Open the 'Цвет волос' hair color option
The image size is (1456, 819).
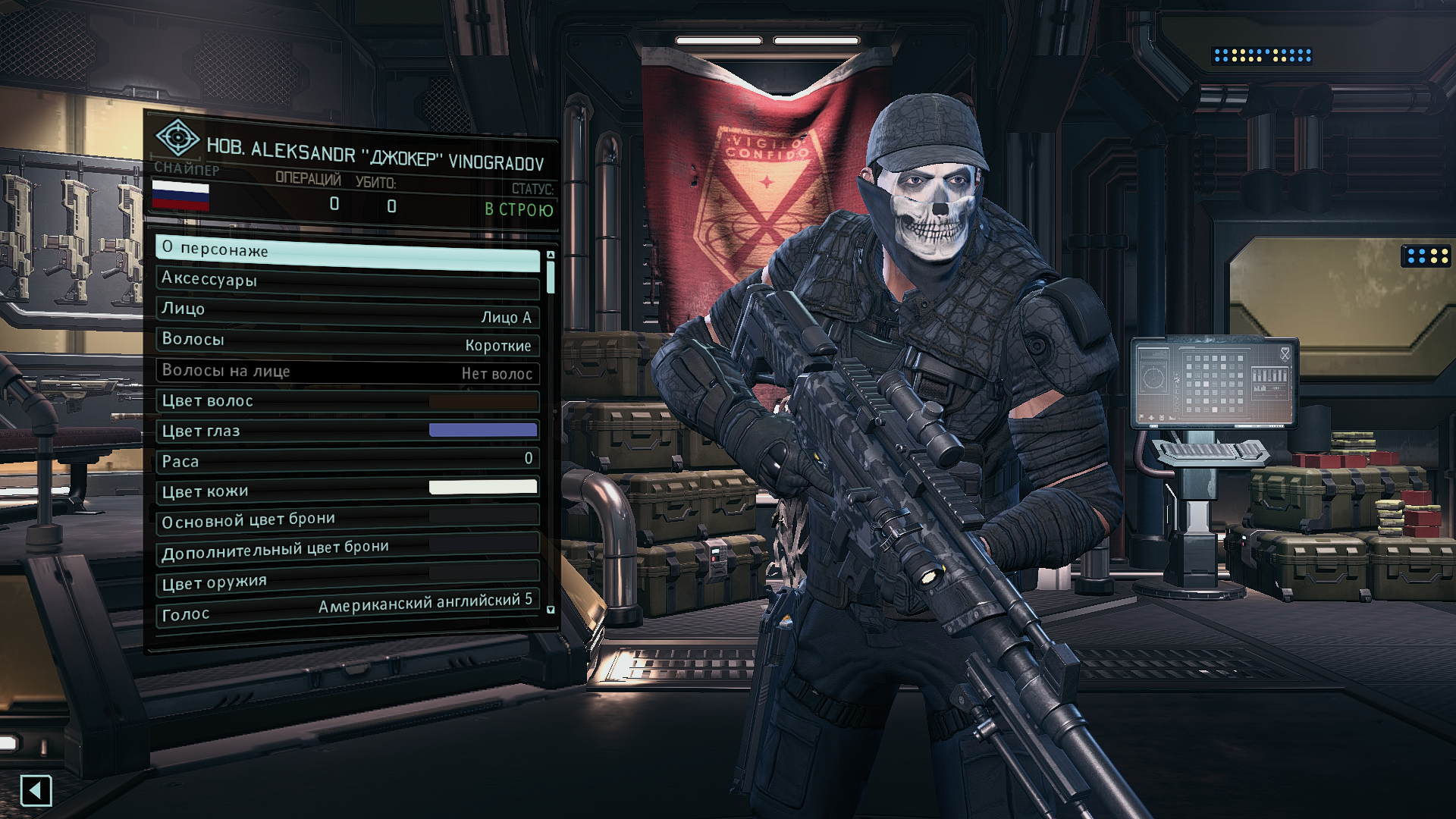(347, 401)
